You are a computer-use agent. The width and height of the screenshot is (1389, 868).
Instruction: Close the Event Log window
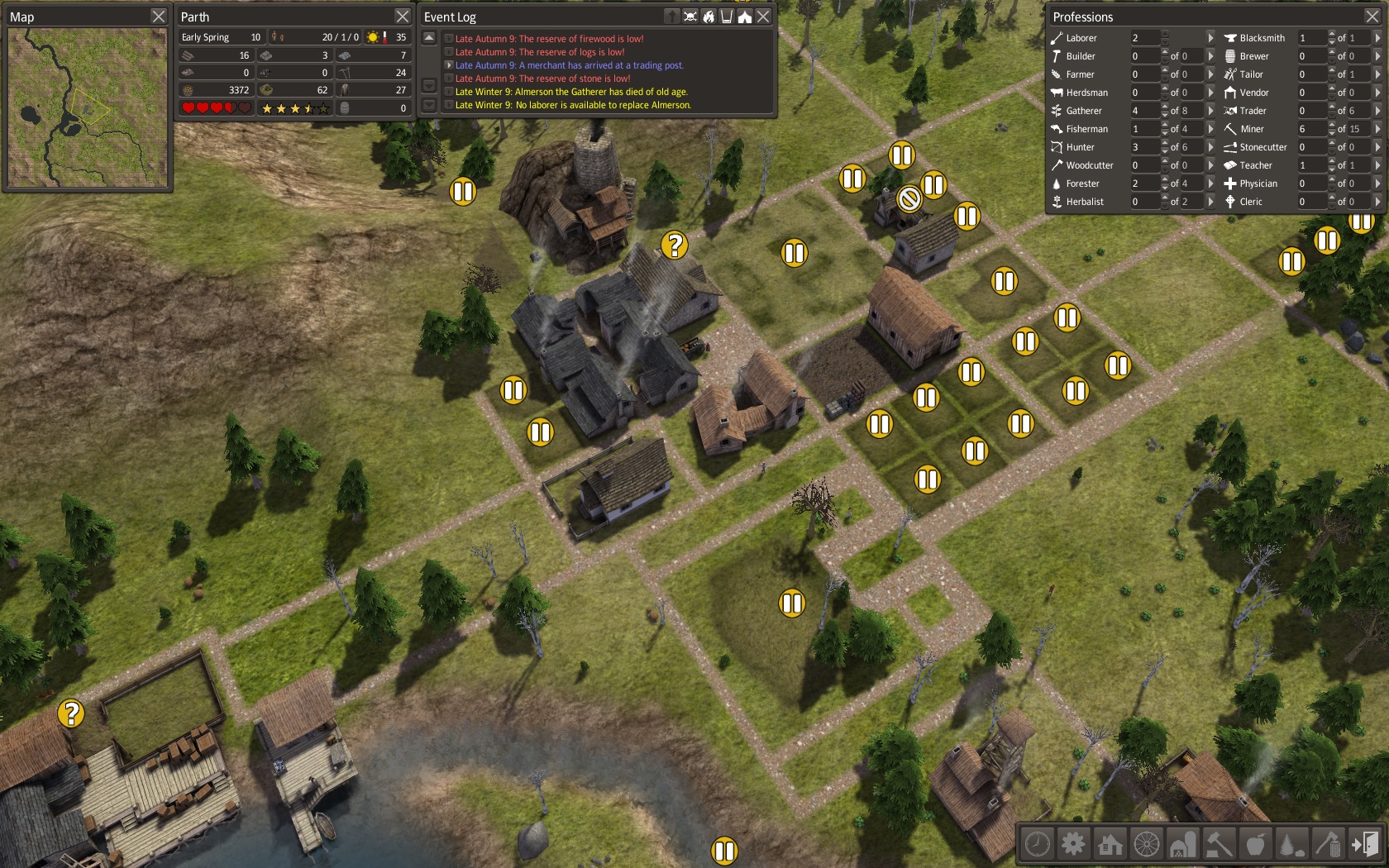763,17
